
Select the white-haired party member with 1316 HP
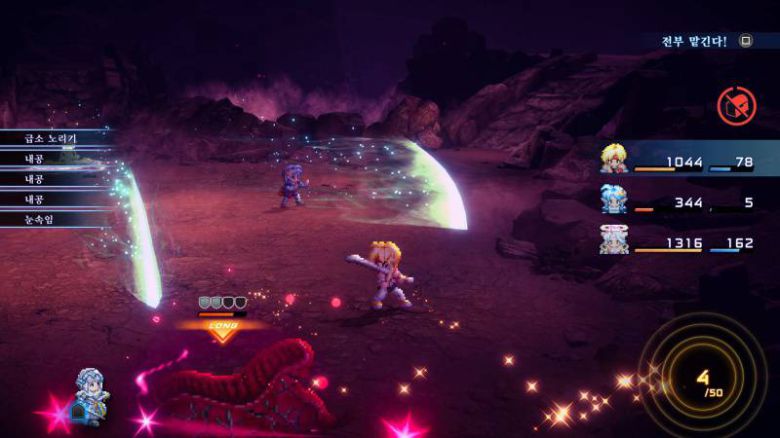613,239
